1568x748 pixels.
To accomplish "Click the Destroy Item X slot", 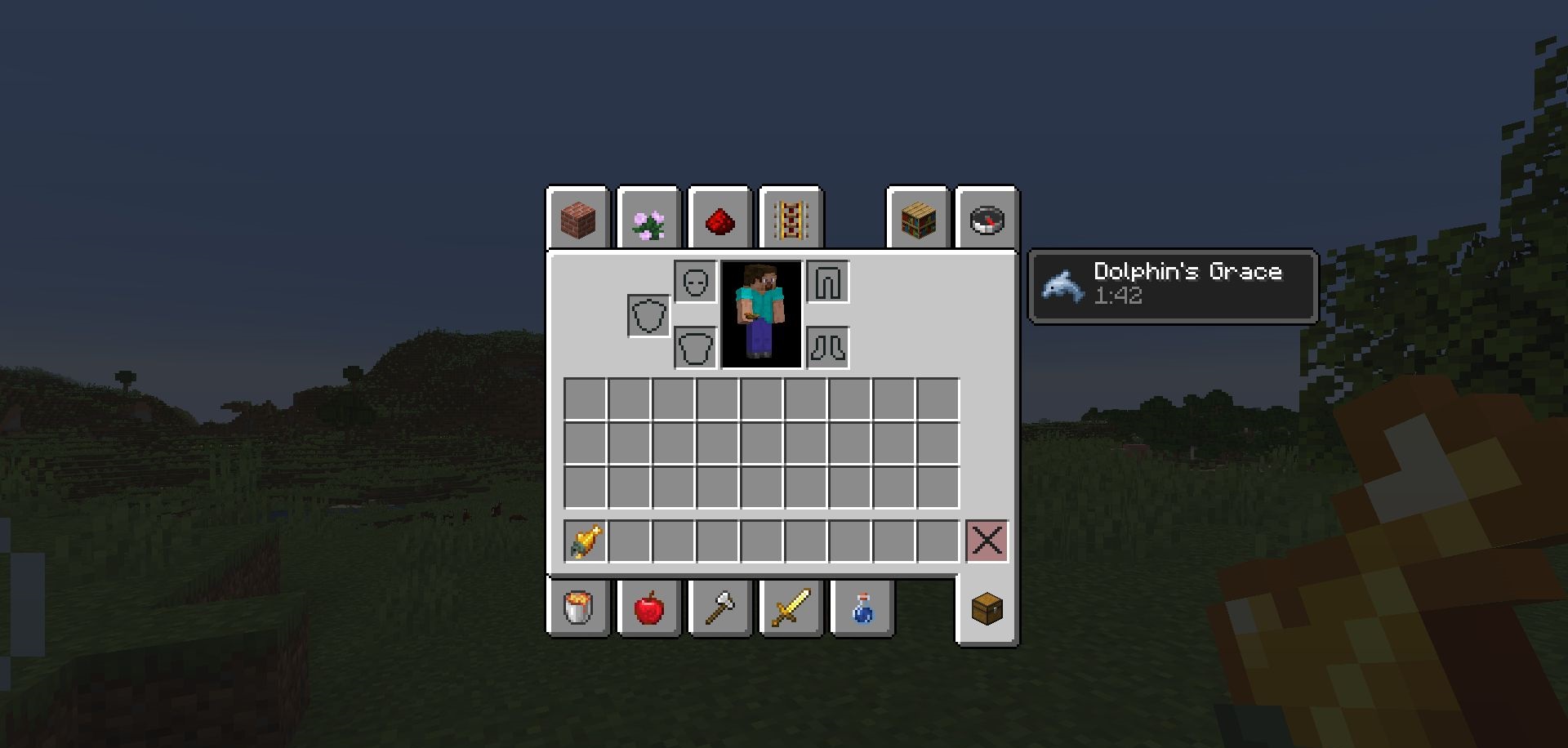I will 987,540.
